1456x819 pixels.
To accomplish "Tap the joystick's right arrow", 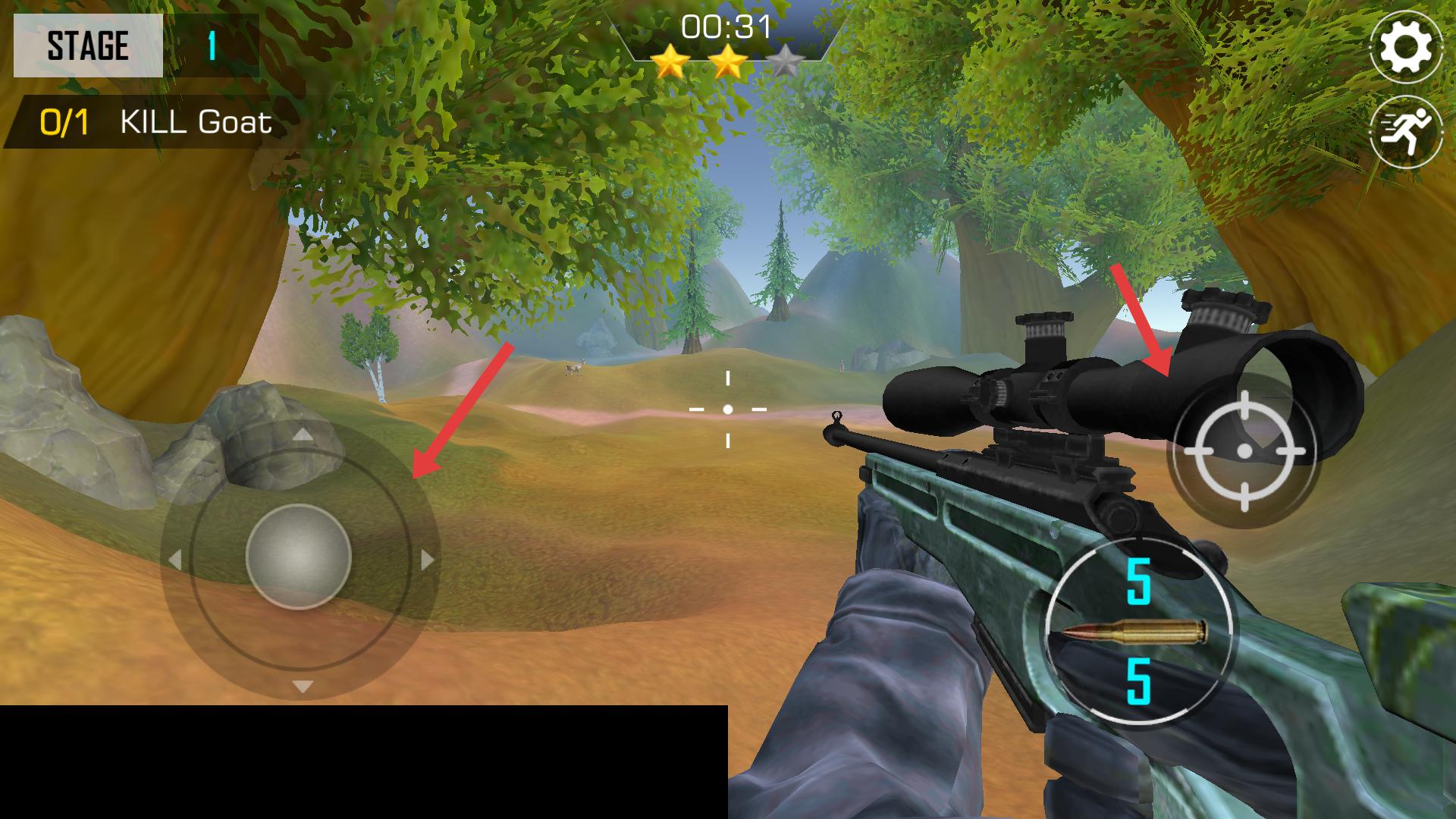I will pyautogui.click(x=427, y=560).
